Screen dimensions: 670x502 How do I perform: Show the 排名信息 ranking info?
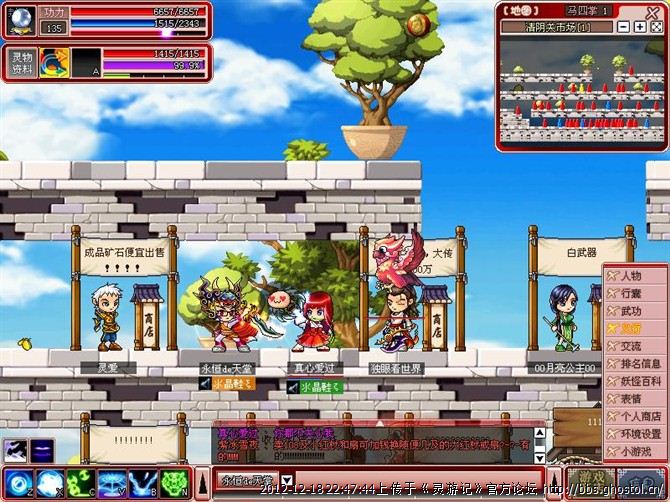(637, 363)
